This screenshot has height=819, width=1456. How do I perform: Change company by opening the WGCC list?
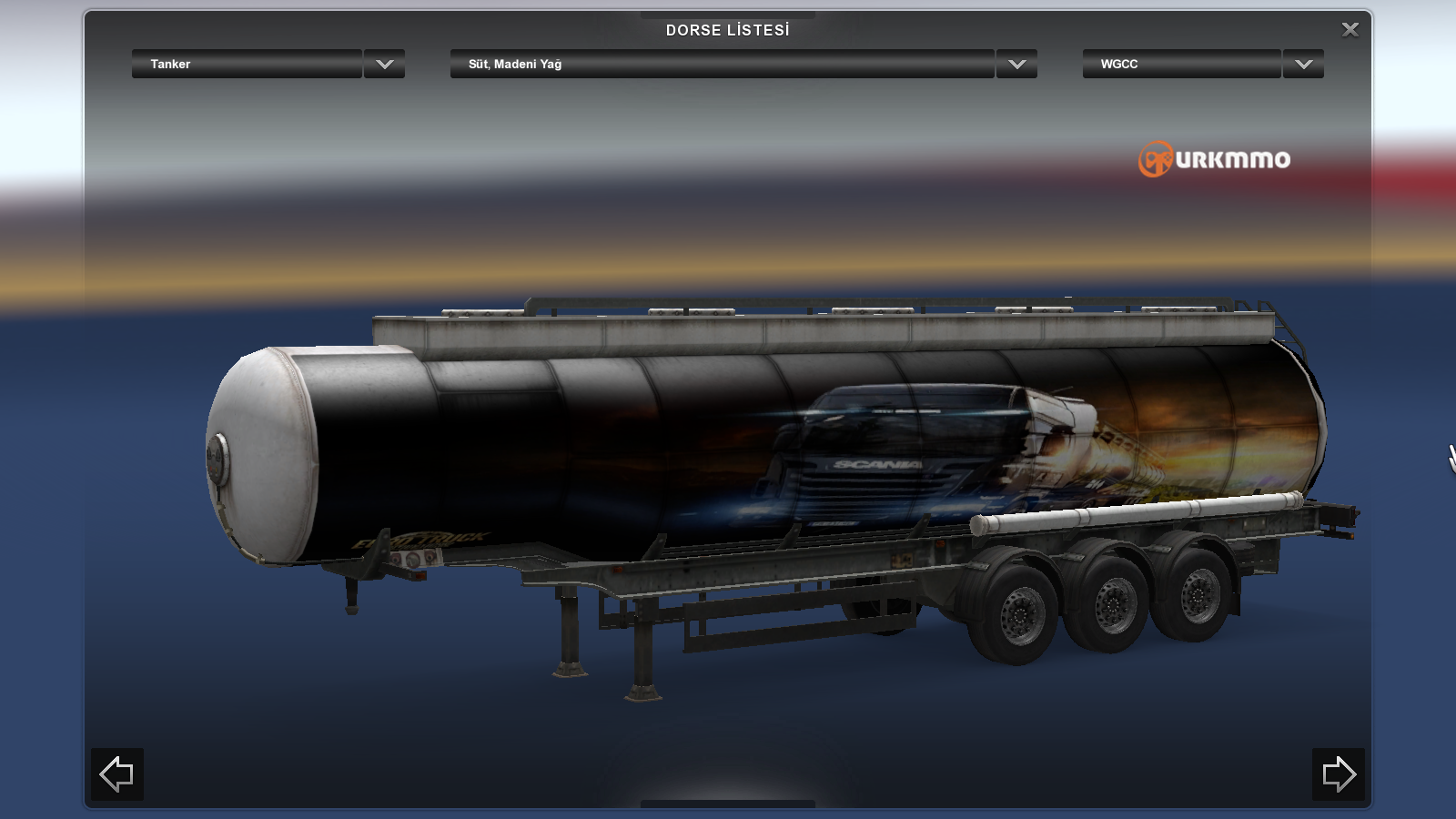1183,65
